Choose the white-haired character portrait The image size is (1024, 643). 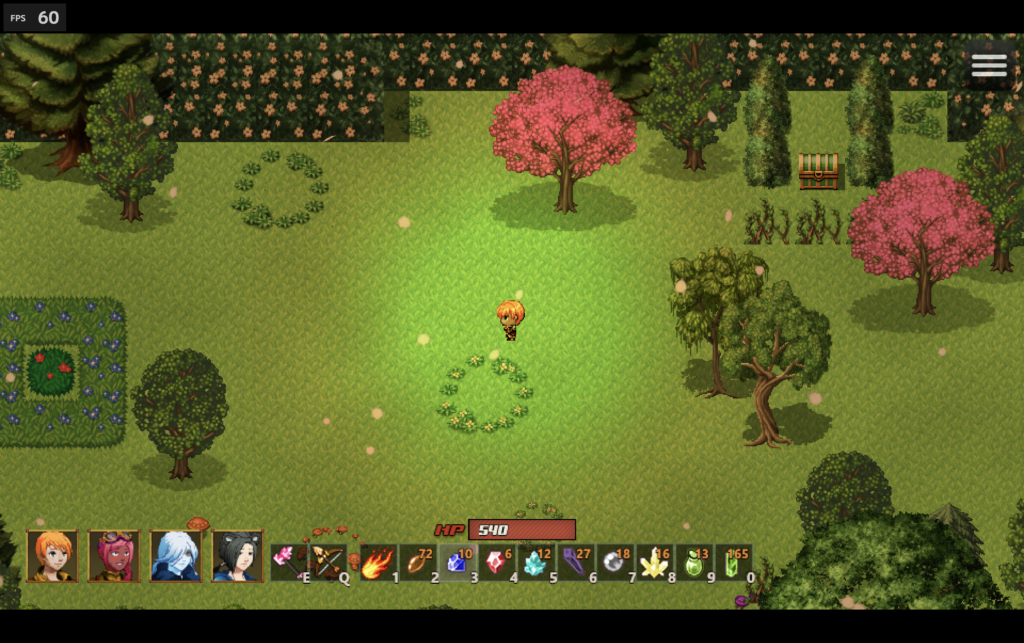point(176,556)
